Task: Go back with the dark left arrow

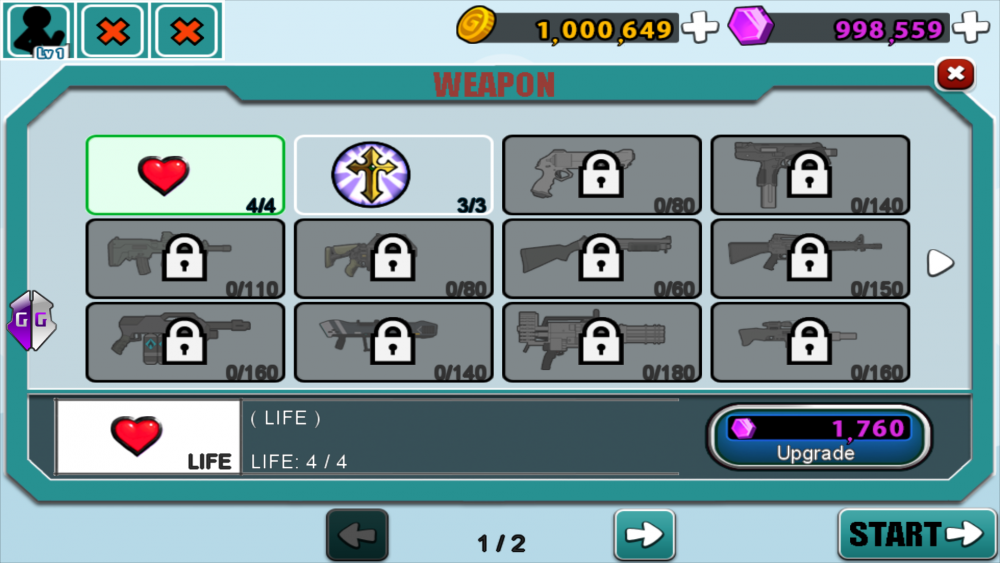Action: [357, 535]
